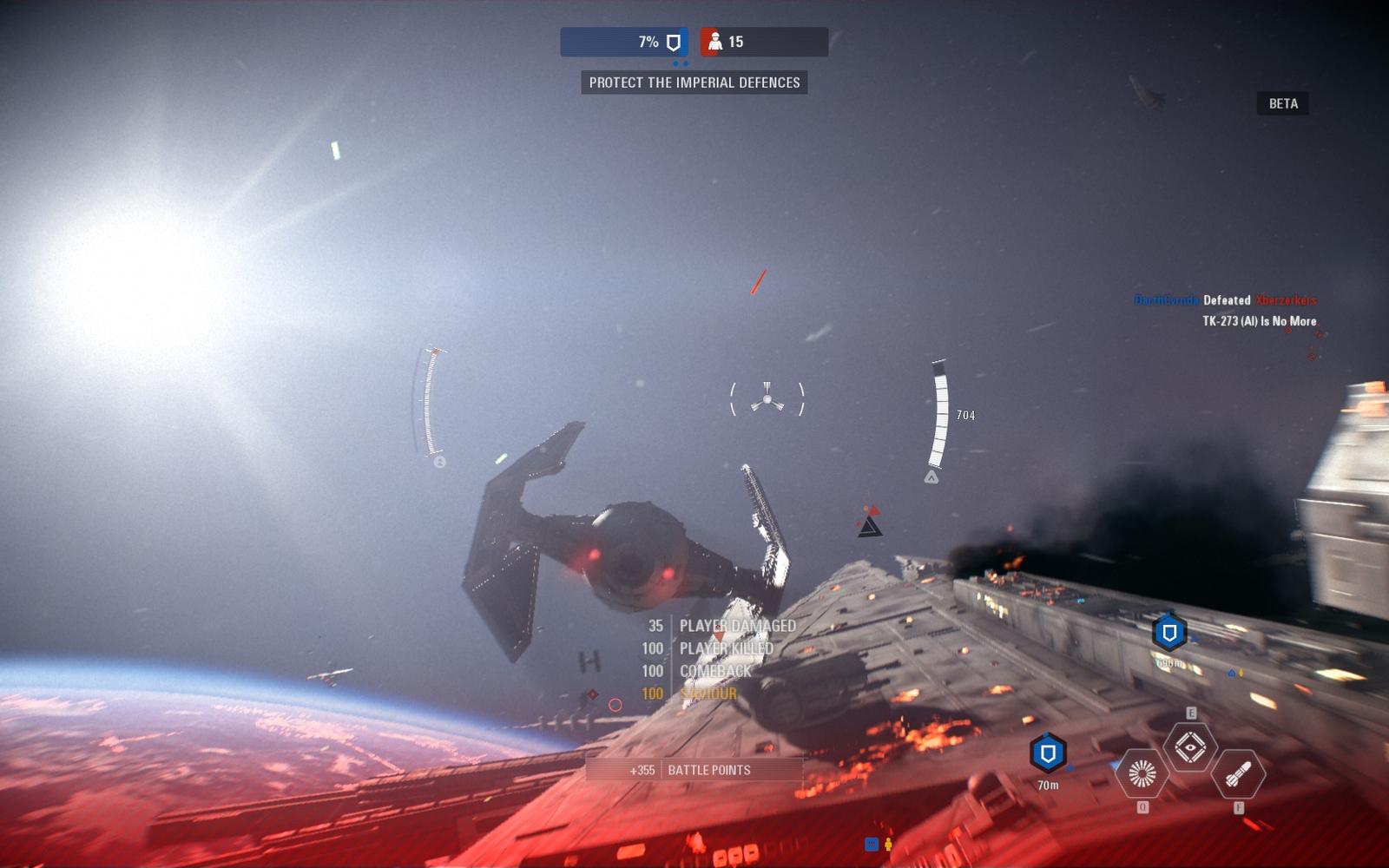Fire the missile ability icon
Screen dimensions: 1389x868
1238,773
